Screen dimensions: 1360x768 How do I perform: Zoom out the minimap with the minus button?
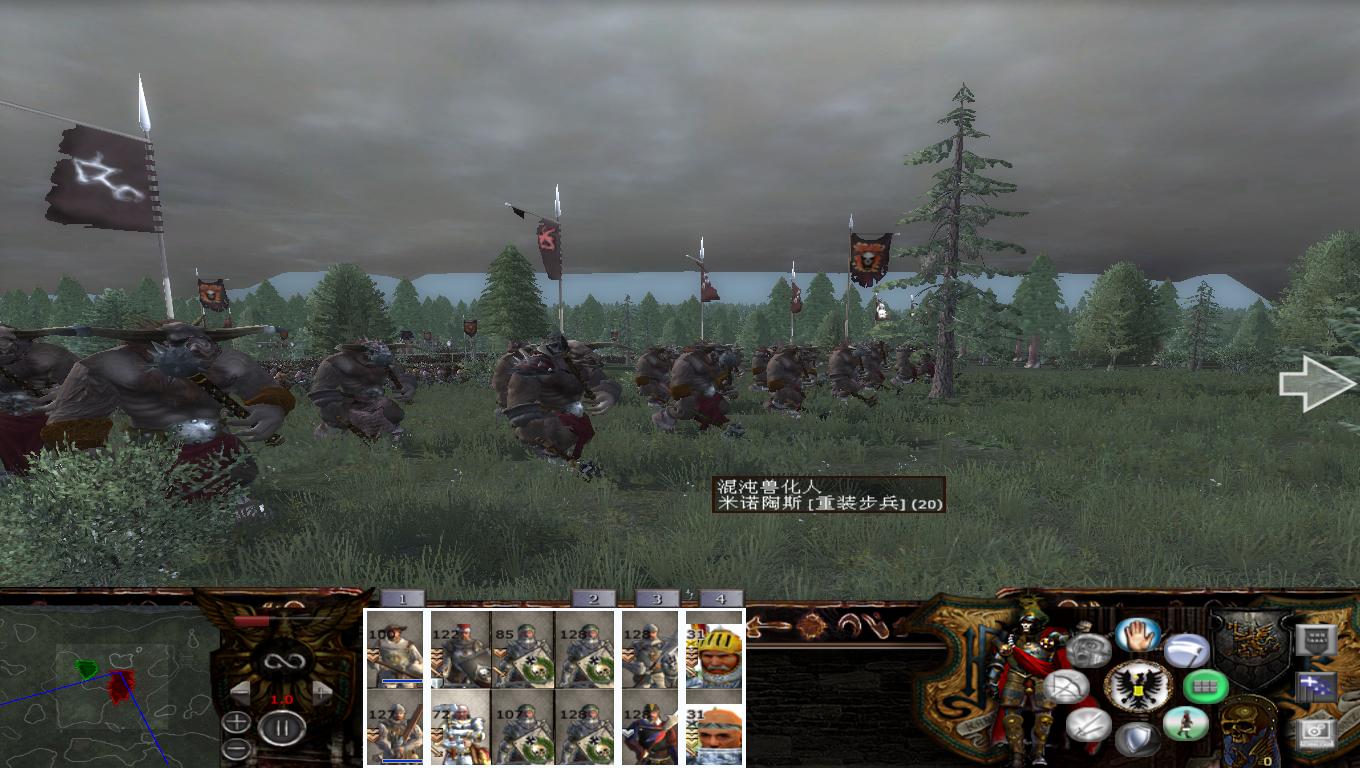pyautogui.click(x=236, y=747)
